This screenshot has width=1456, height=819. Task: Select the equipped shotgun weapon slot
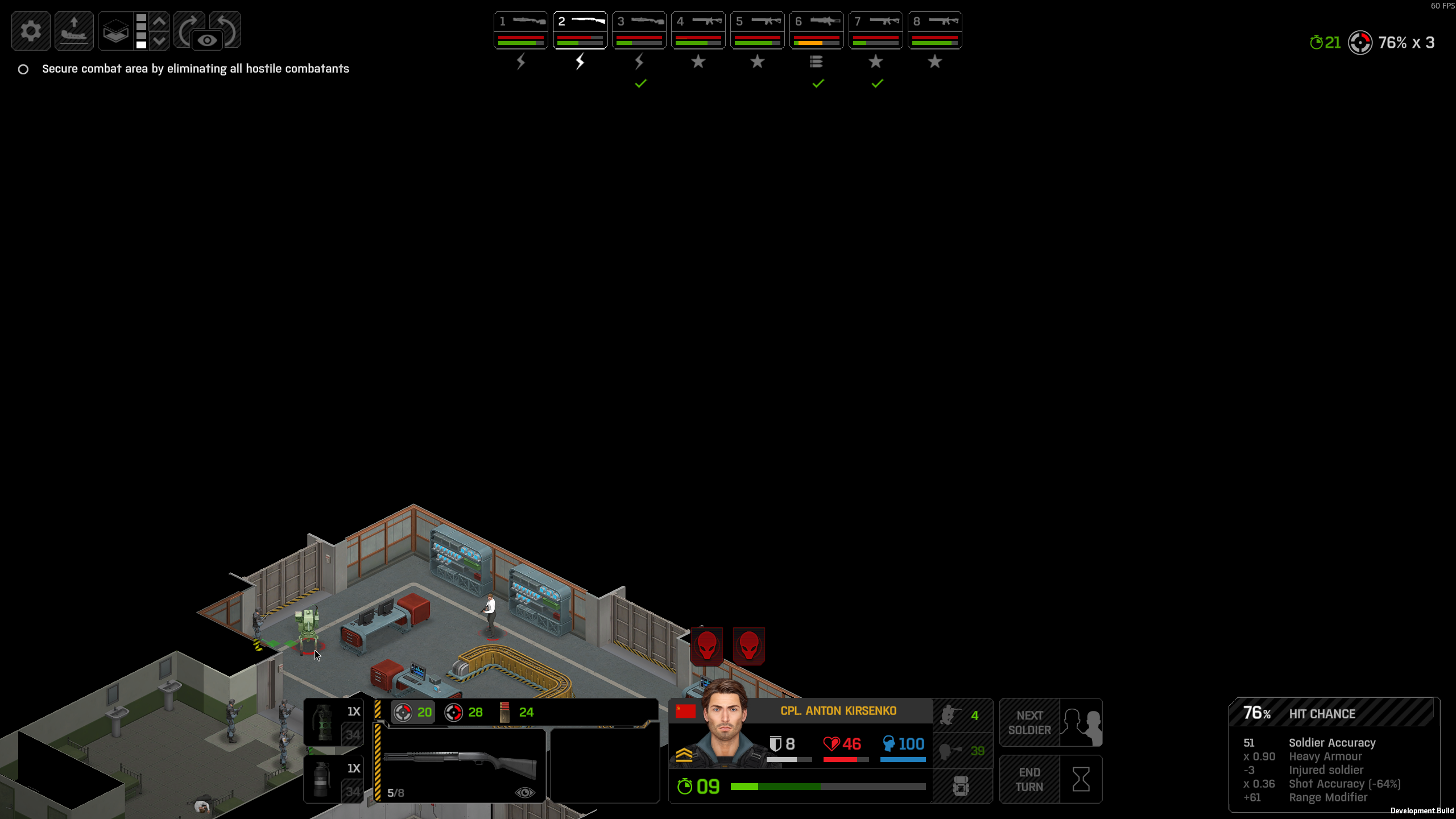tap(461, 764)
